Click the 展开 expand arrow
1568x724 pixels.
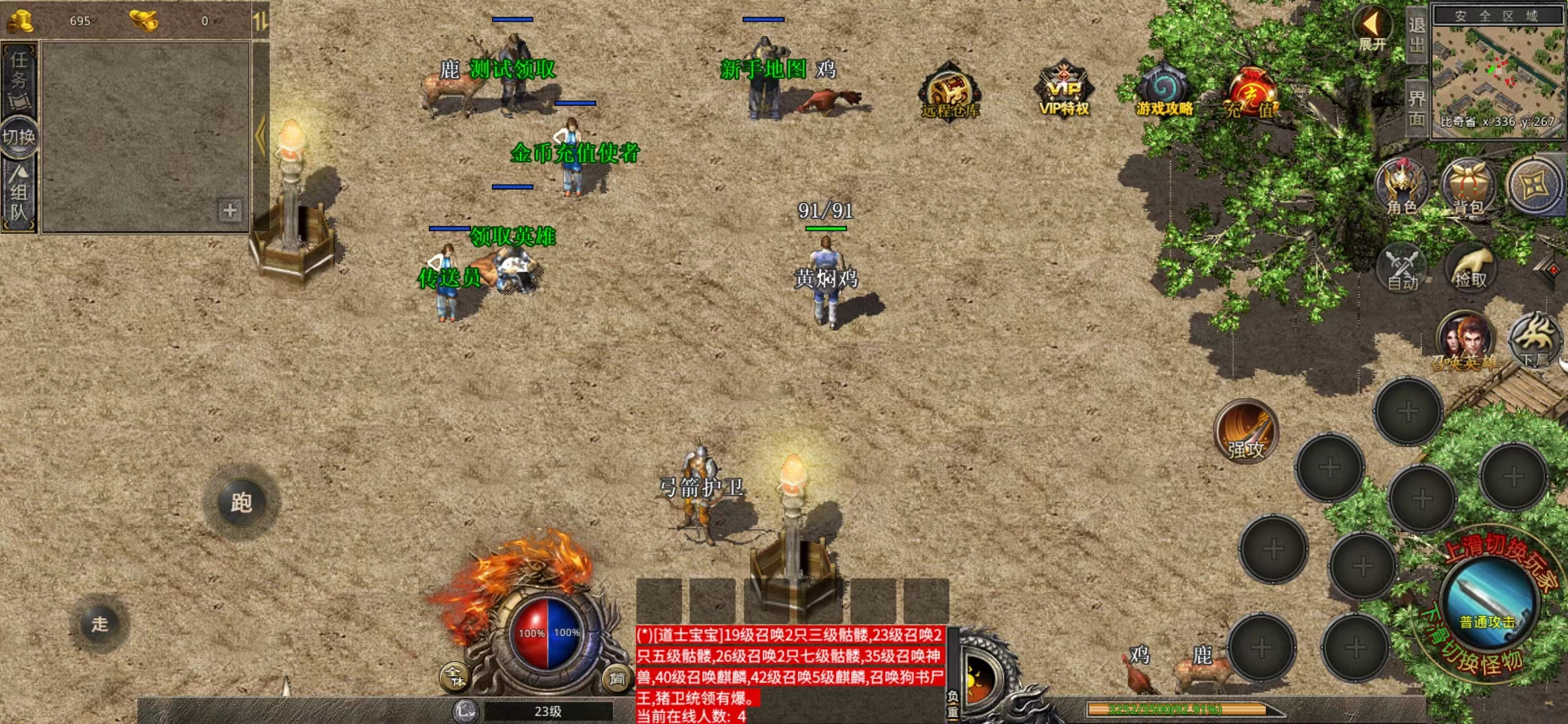point(1372,29)
